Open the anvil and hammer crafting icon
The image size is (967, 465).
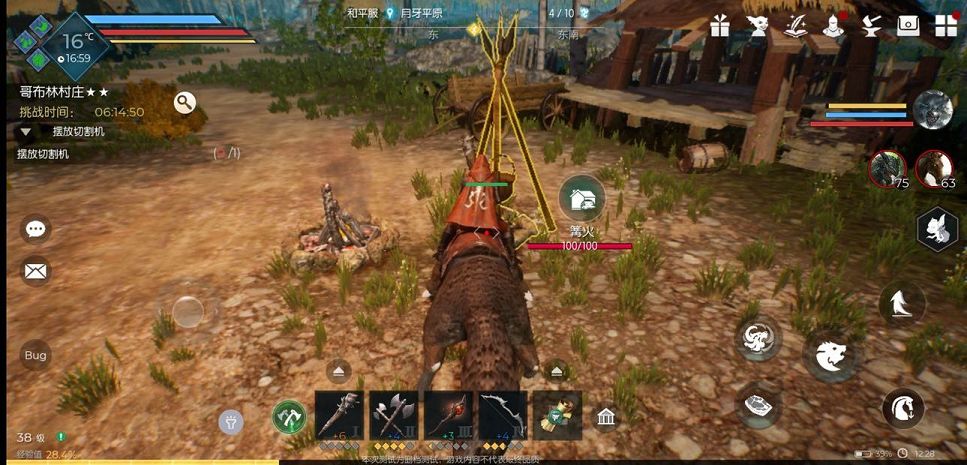(870, 27)
